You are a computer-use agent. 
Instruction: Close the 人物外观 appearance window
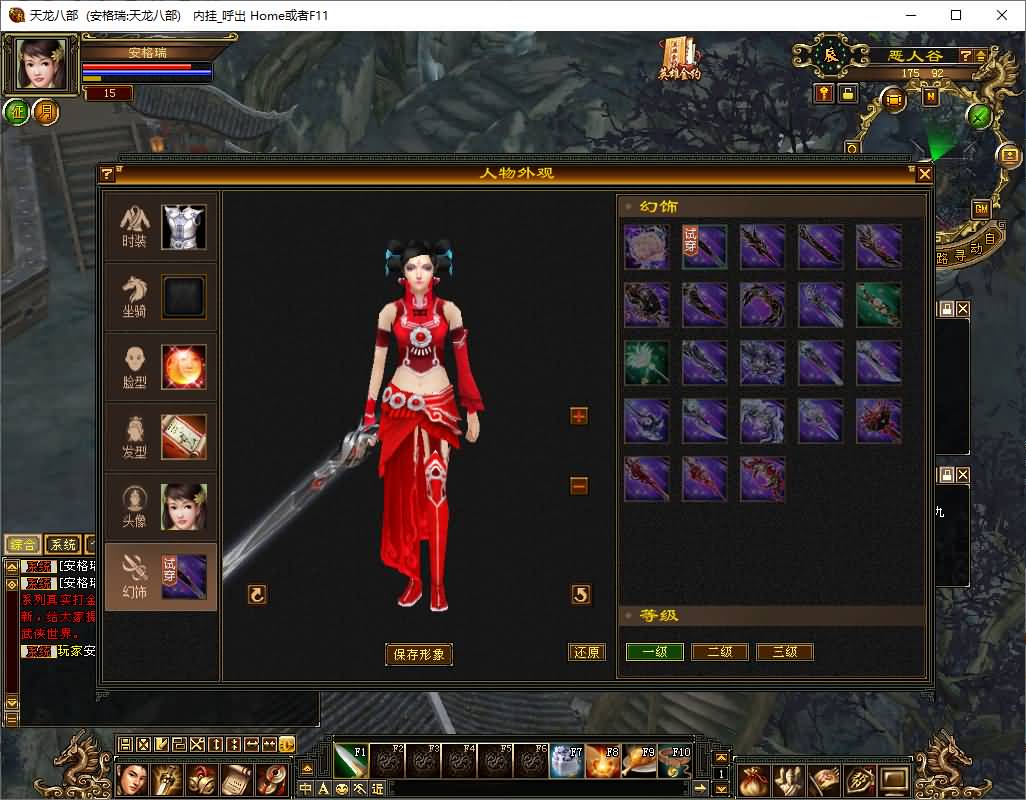[924, 174]
